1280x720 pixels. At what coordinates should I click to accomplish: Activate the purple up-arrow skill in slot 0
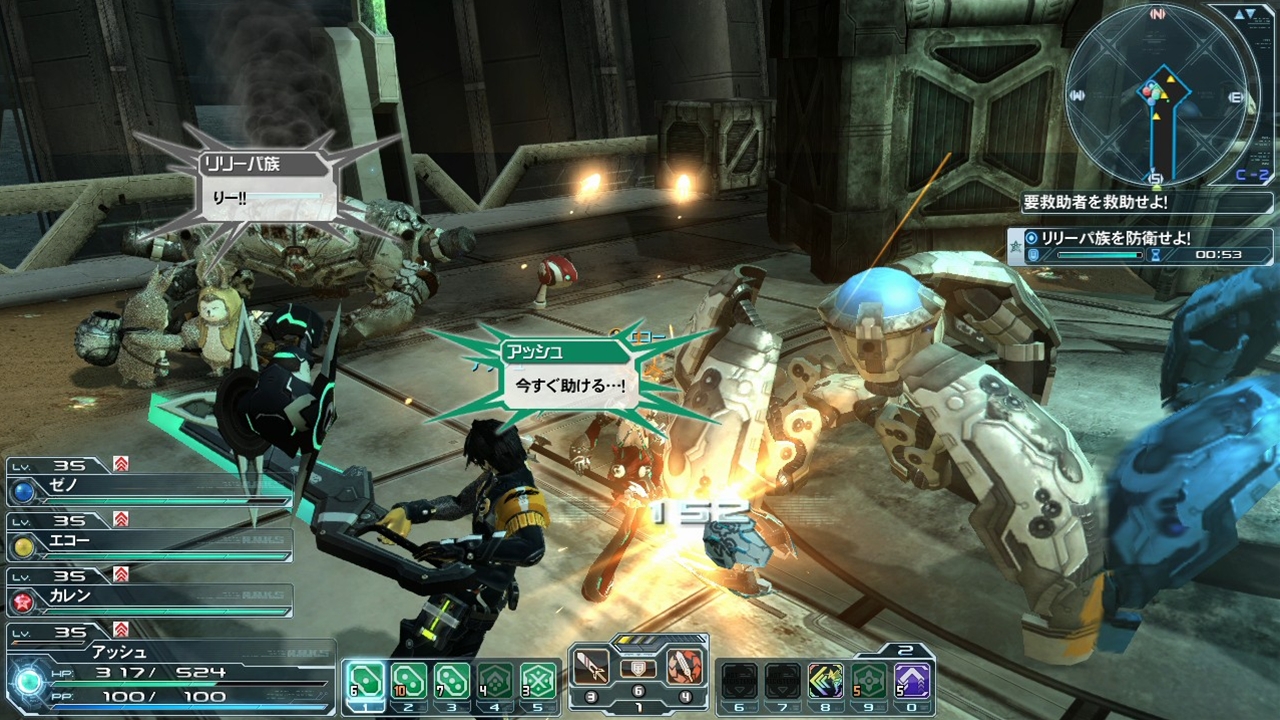pyautogui.click(x=912, y=681)
